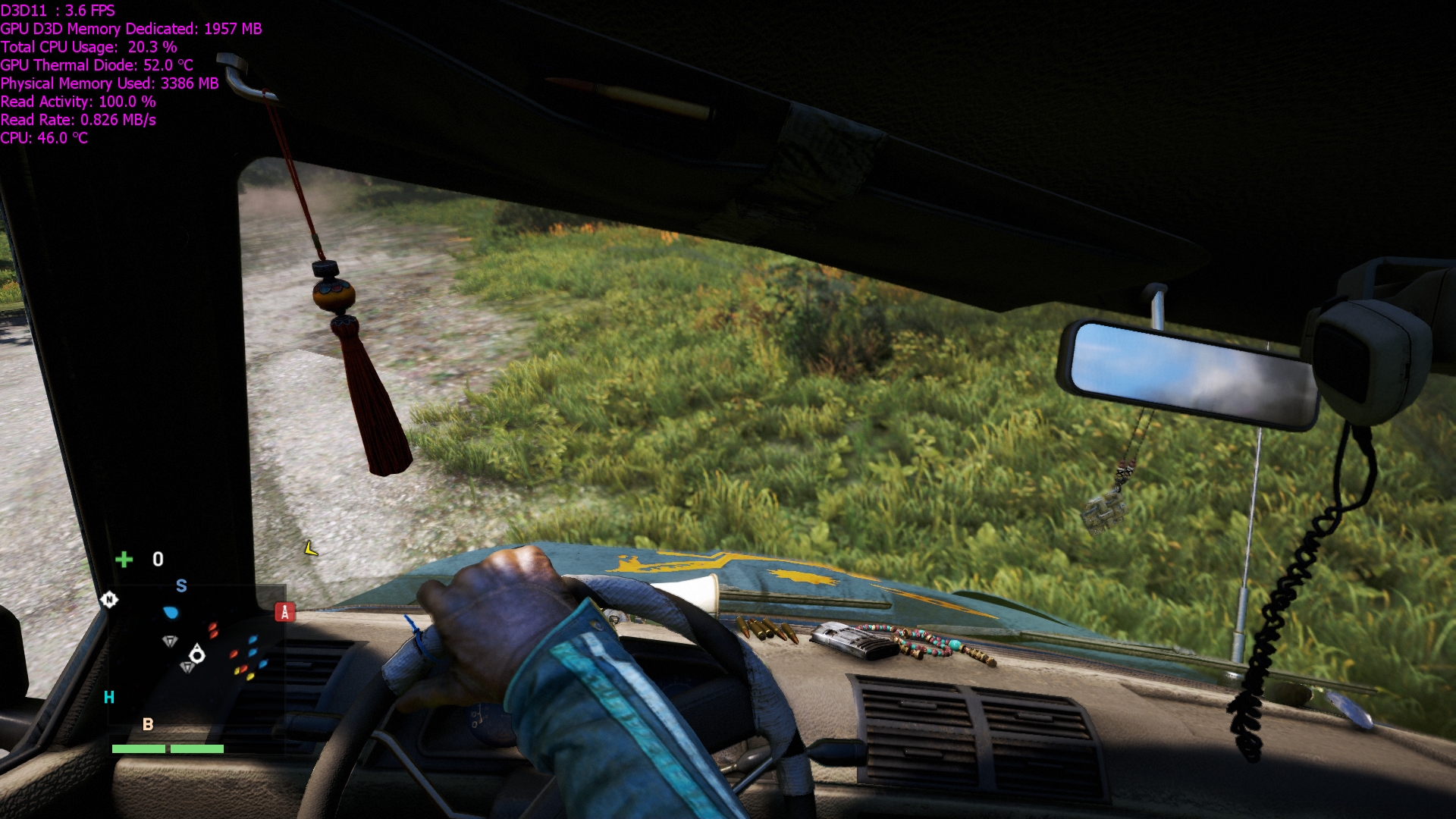Select the cyan H marker on minimap
1456x819 pixels.
click(109, 697)
